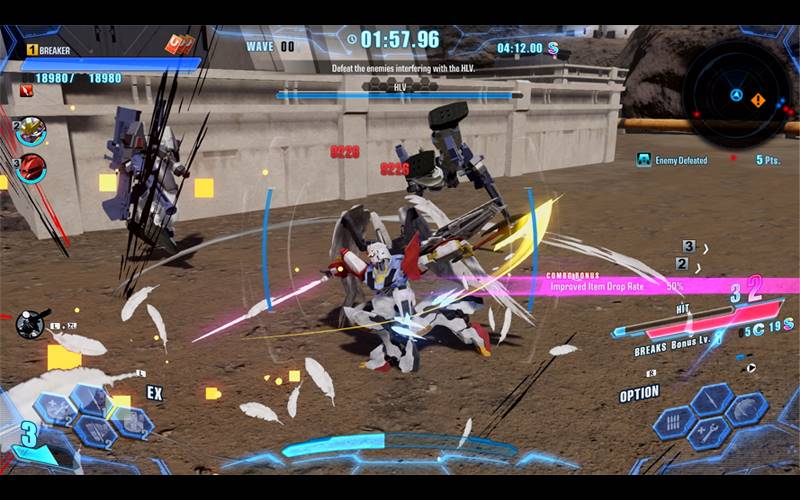This screenshot has width=800, height=500.
Task: Trigger the rightmost EX skill hexagon
Action: pos(131,422)
